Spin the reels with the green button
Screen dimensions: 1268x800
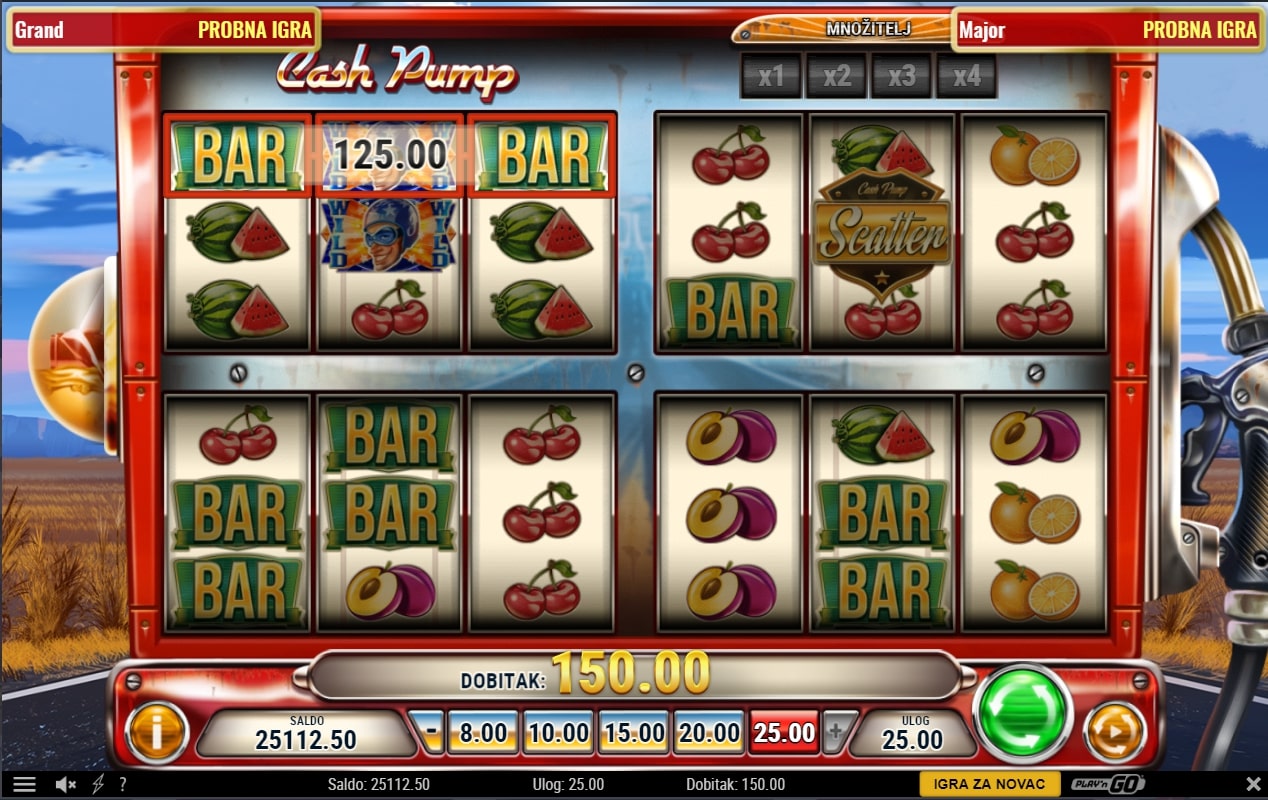(1021, 711)
